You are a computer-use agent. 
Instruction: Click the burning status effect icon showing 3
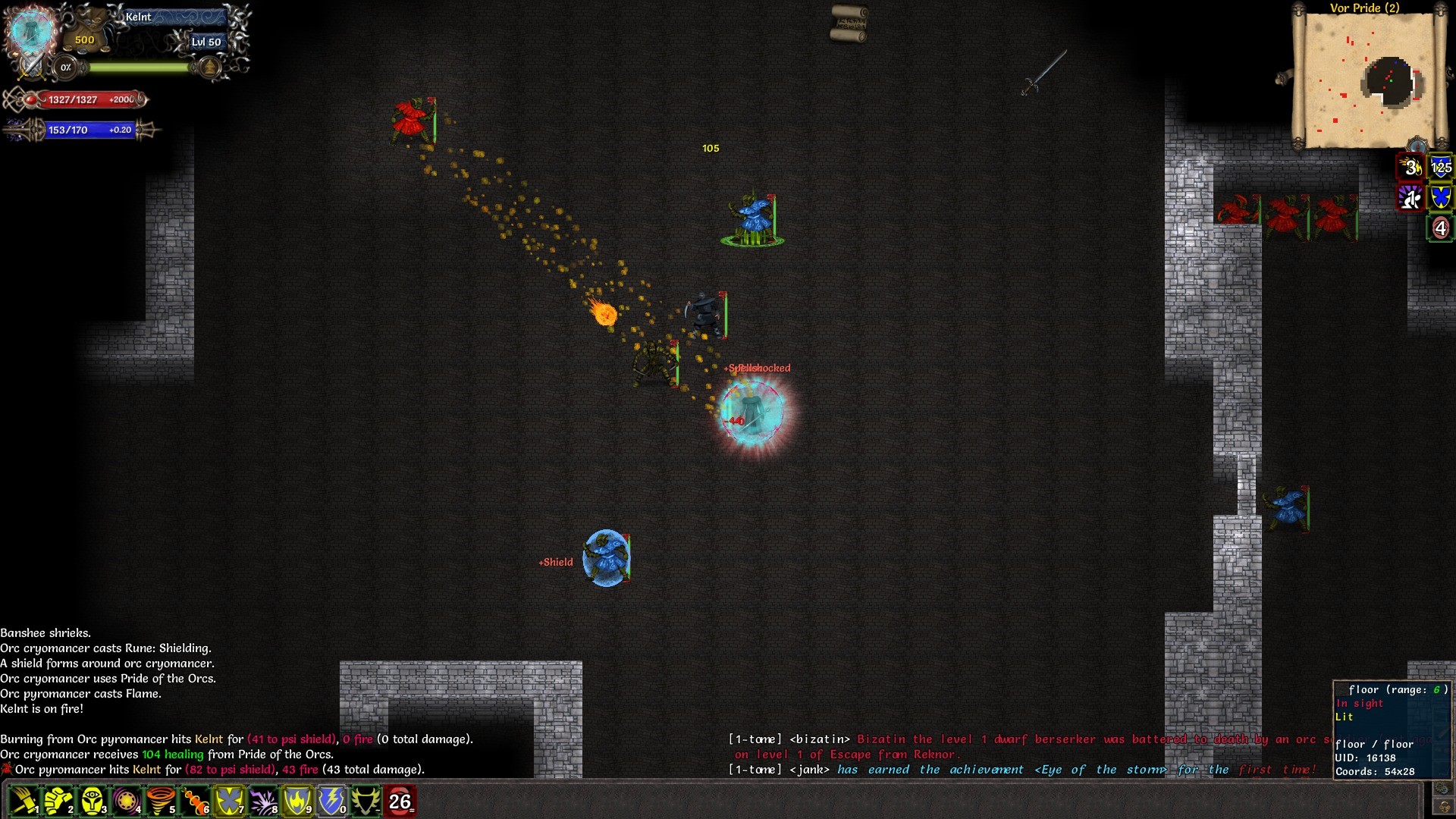pos(1410,167)
